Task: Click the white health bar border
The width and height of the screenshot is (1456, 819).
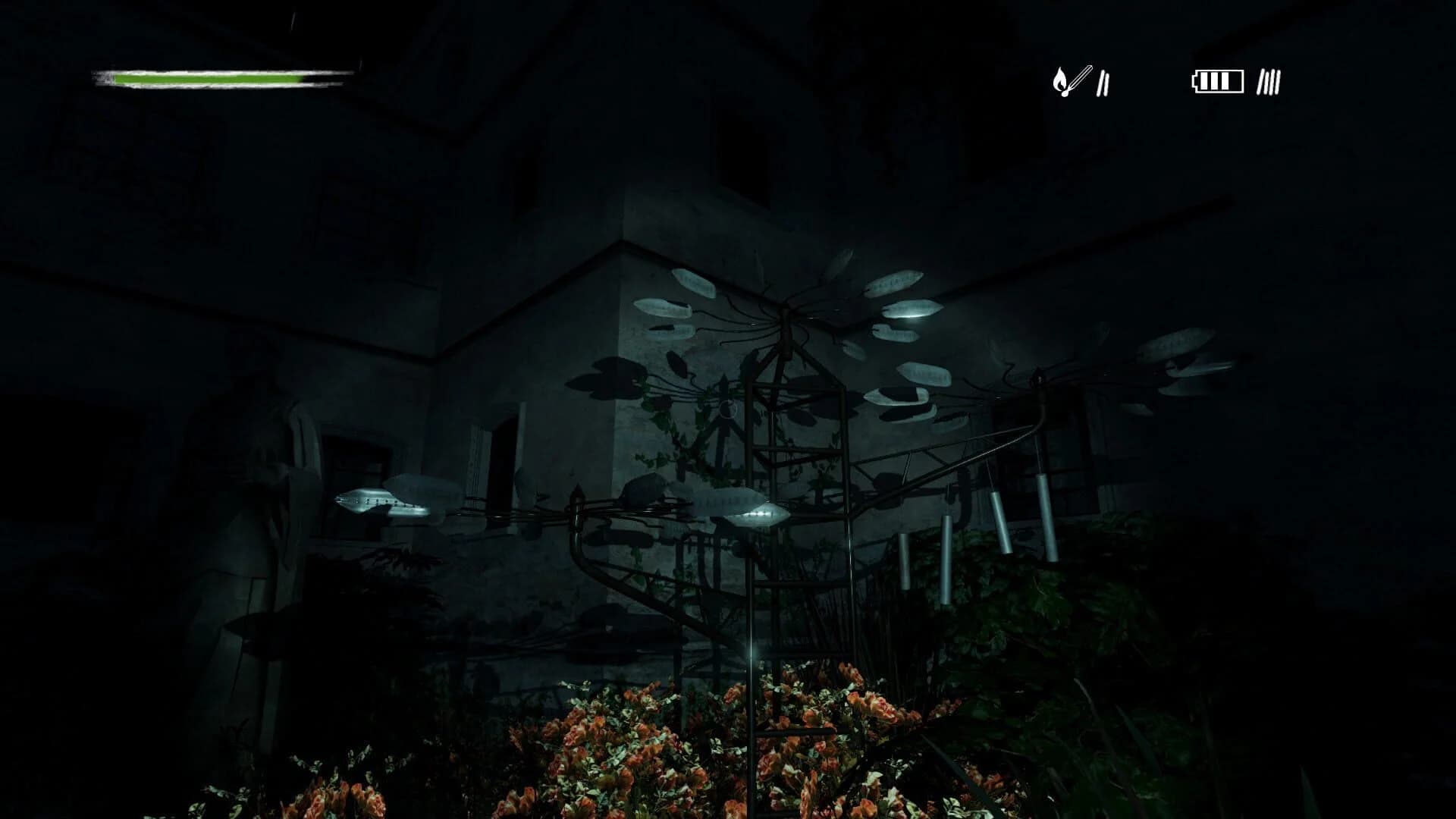Action: coord(227,71)
